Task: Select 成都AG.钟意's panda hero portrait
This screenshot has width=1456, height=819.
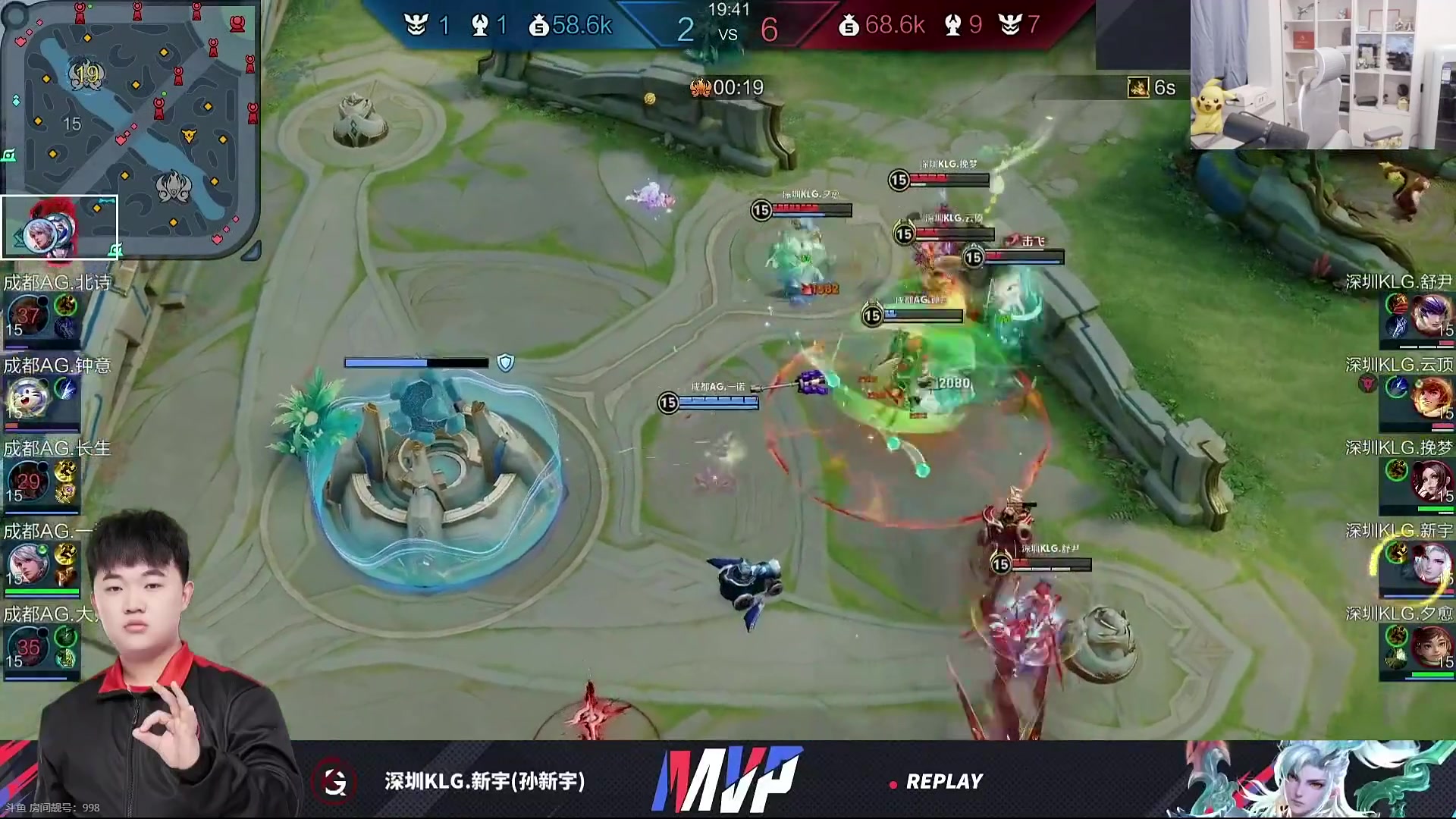Action: (x=28, y=397)
